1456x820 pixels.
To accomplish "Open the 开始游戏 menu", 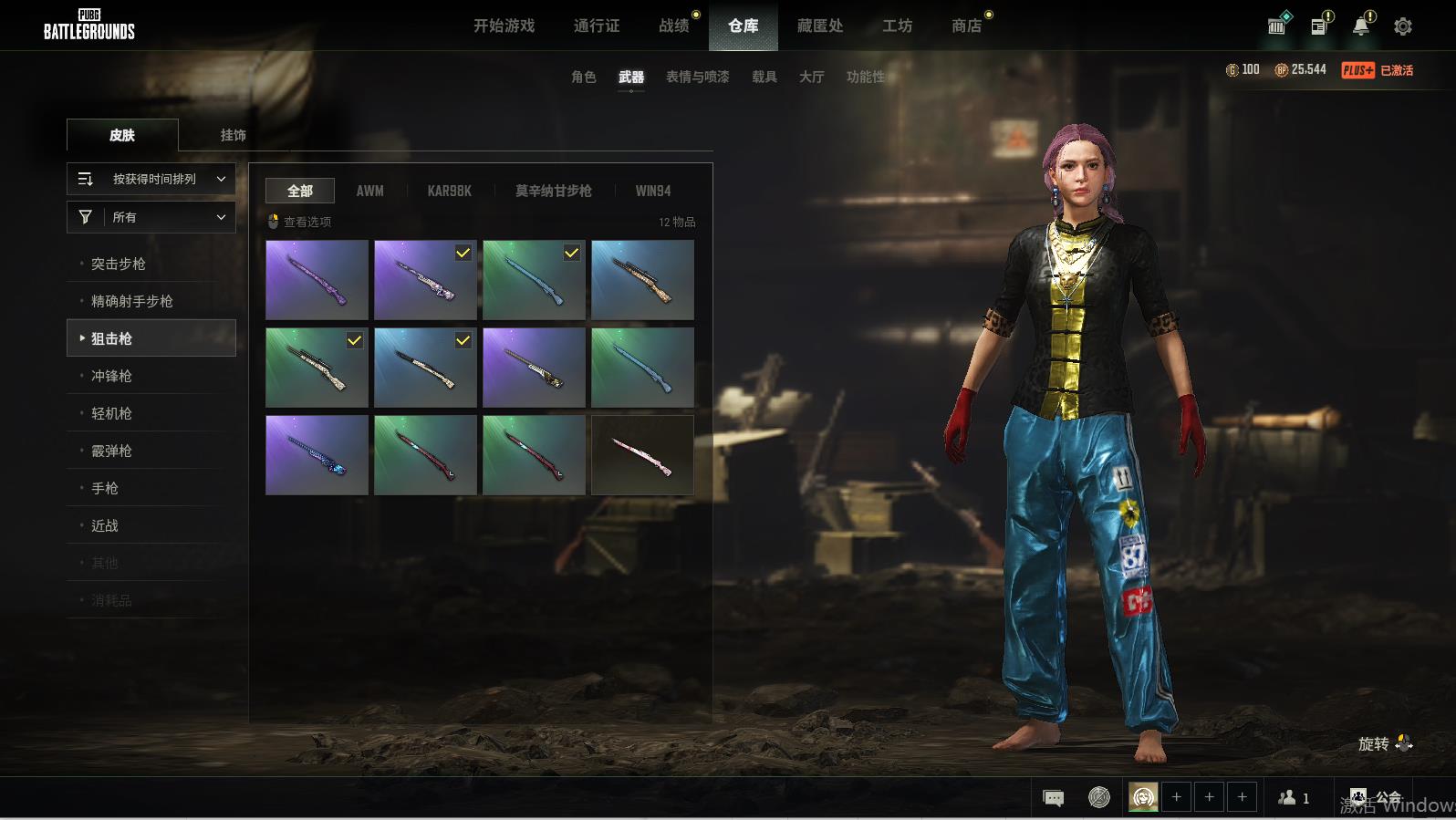I will 504,26.
